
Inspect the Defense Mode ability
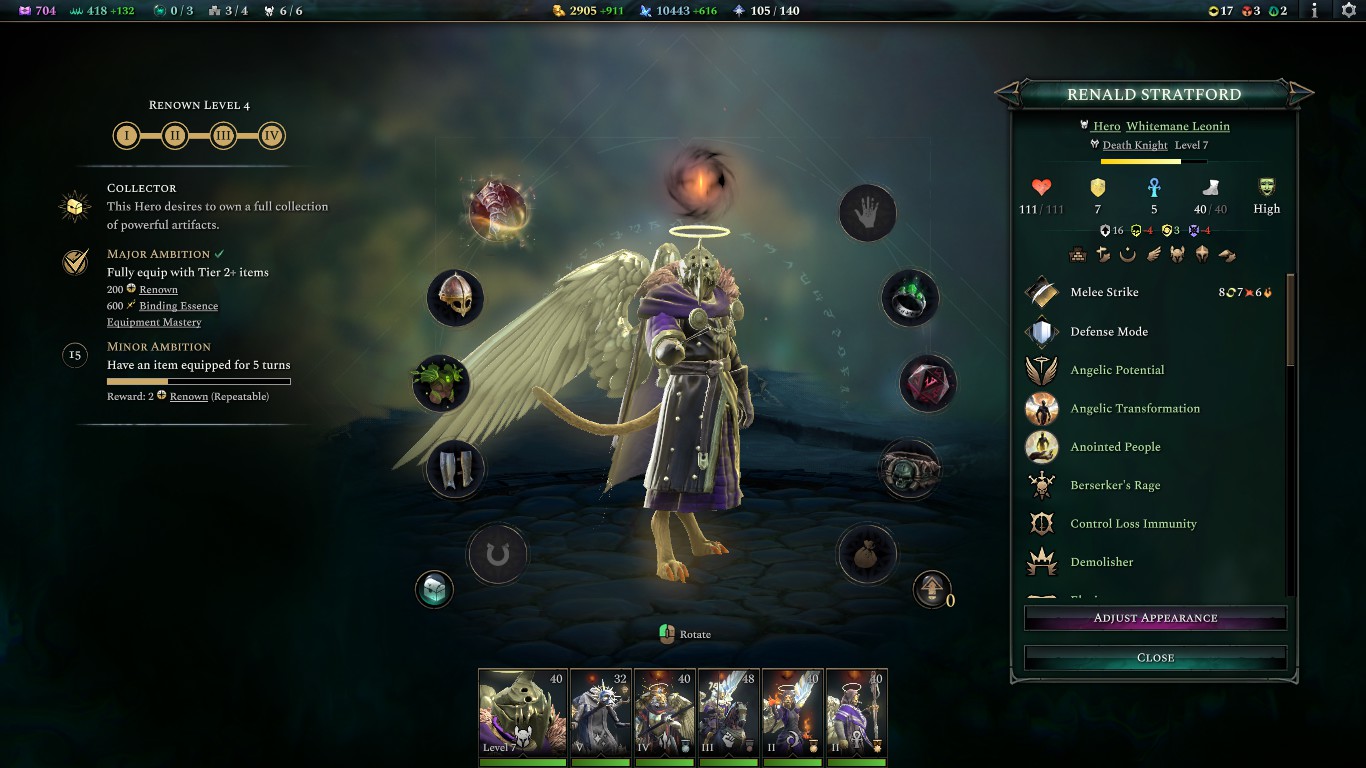click(x=1041, y=331)
